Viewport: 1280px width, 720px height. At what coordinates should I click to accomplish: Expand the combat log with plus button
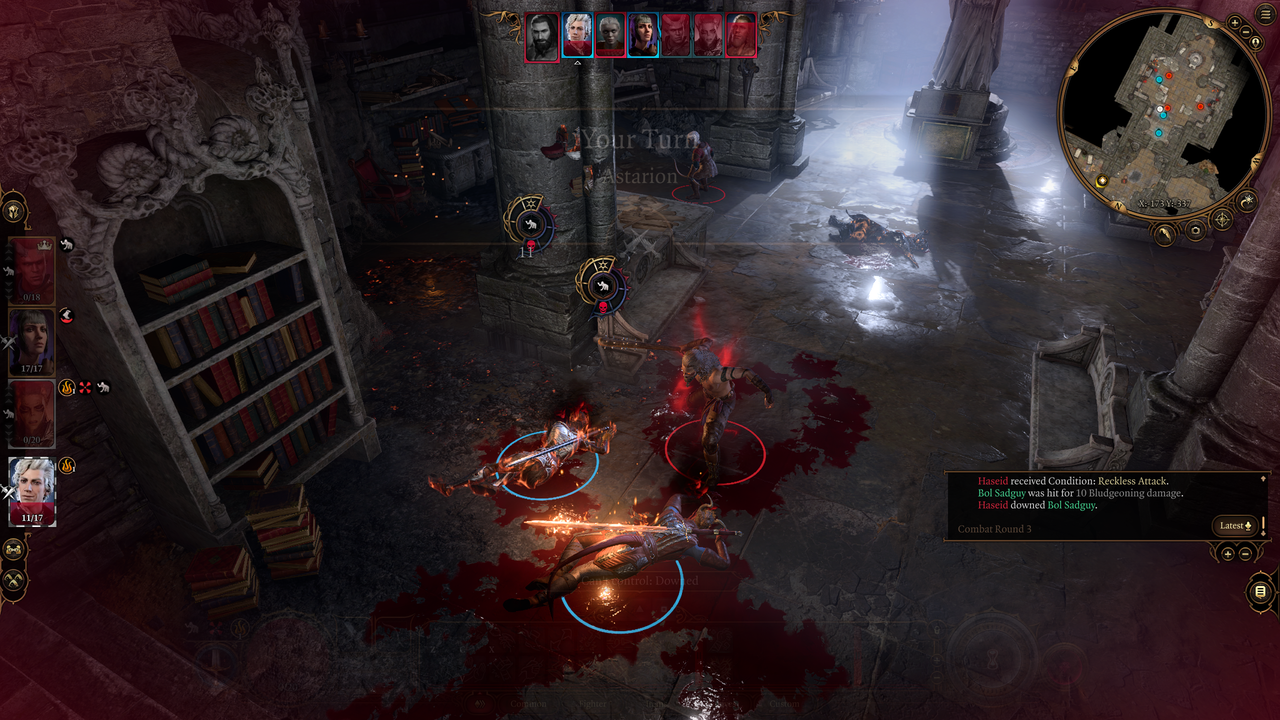(x=1228, y=553)
